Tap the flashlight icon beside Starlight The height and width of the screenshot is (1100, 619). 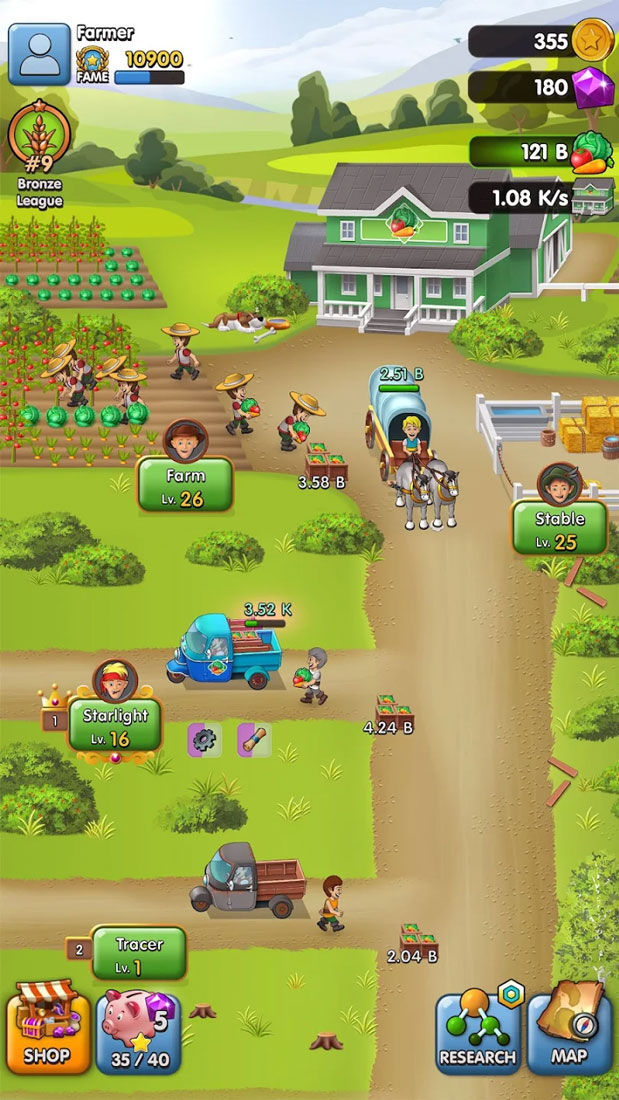[x=253, y=740]
